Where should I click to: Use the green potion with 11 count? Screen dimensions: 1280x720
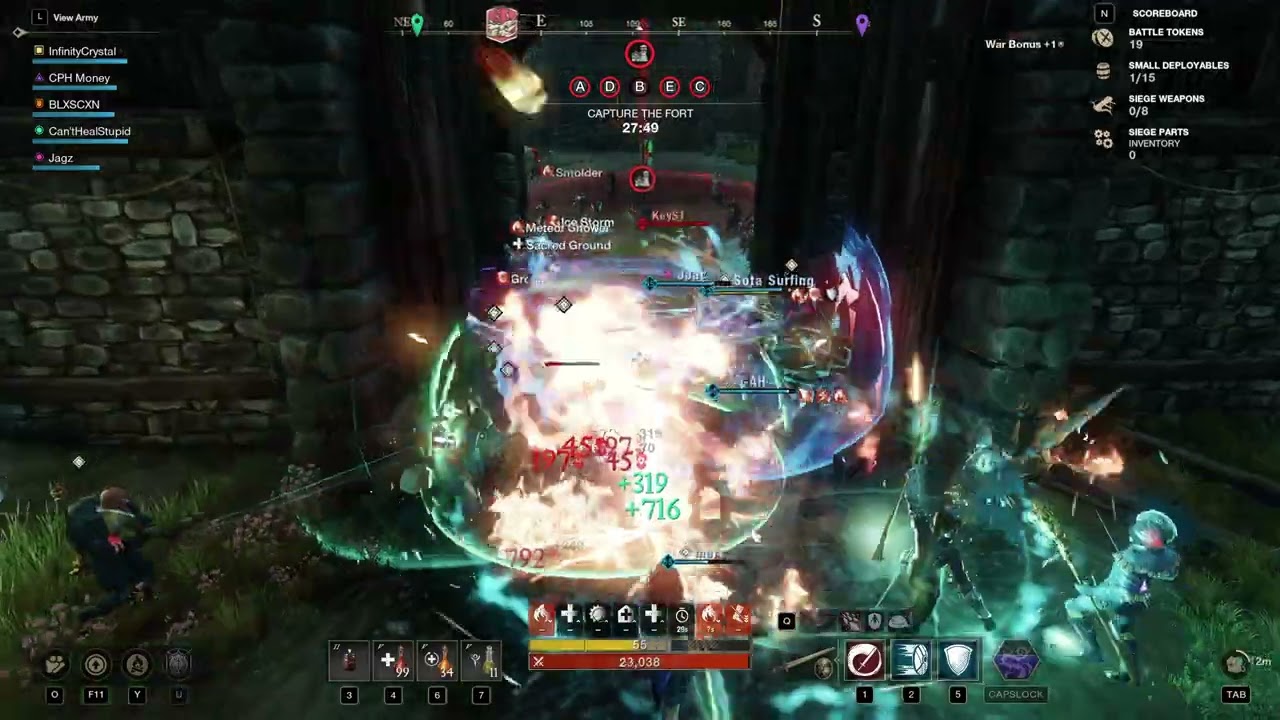point(481,661)
